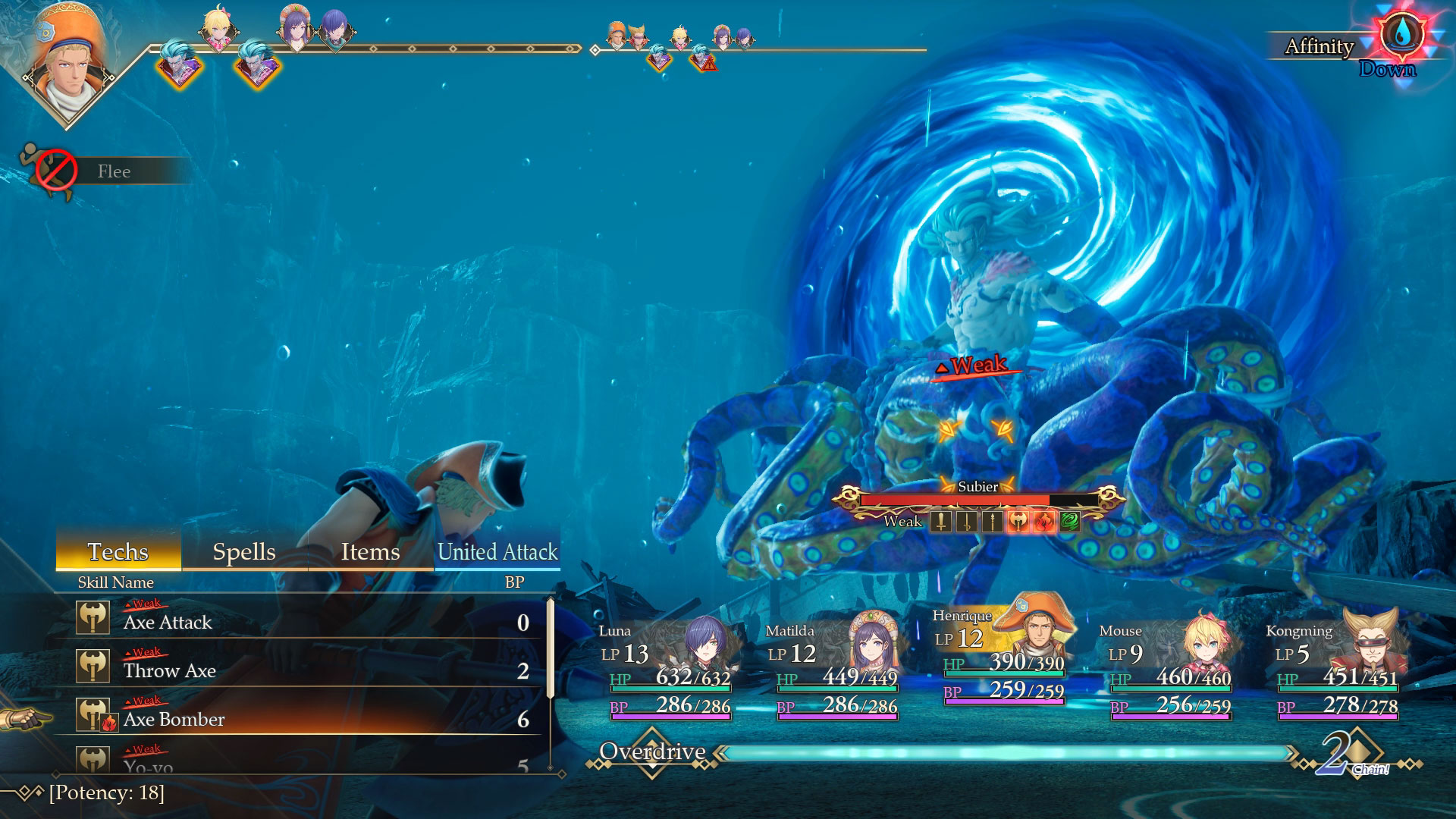The width and height of the screenshot is (1456, 819).
Task: Select the United Attack tab
Action: click(x=497, y=551)
